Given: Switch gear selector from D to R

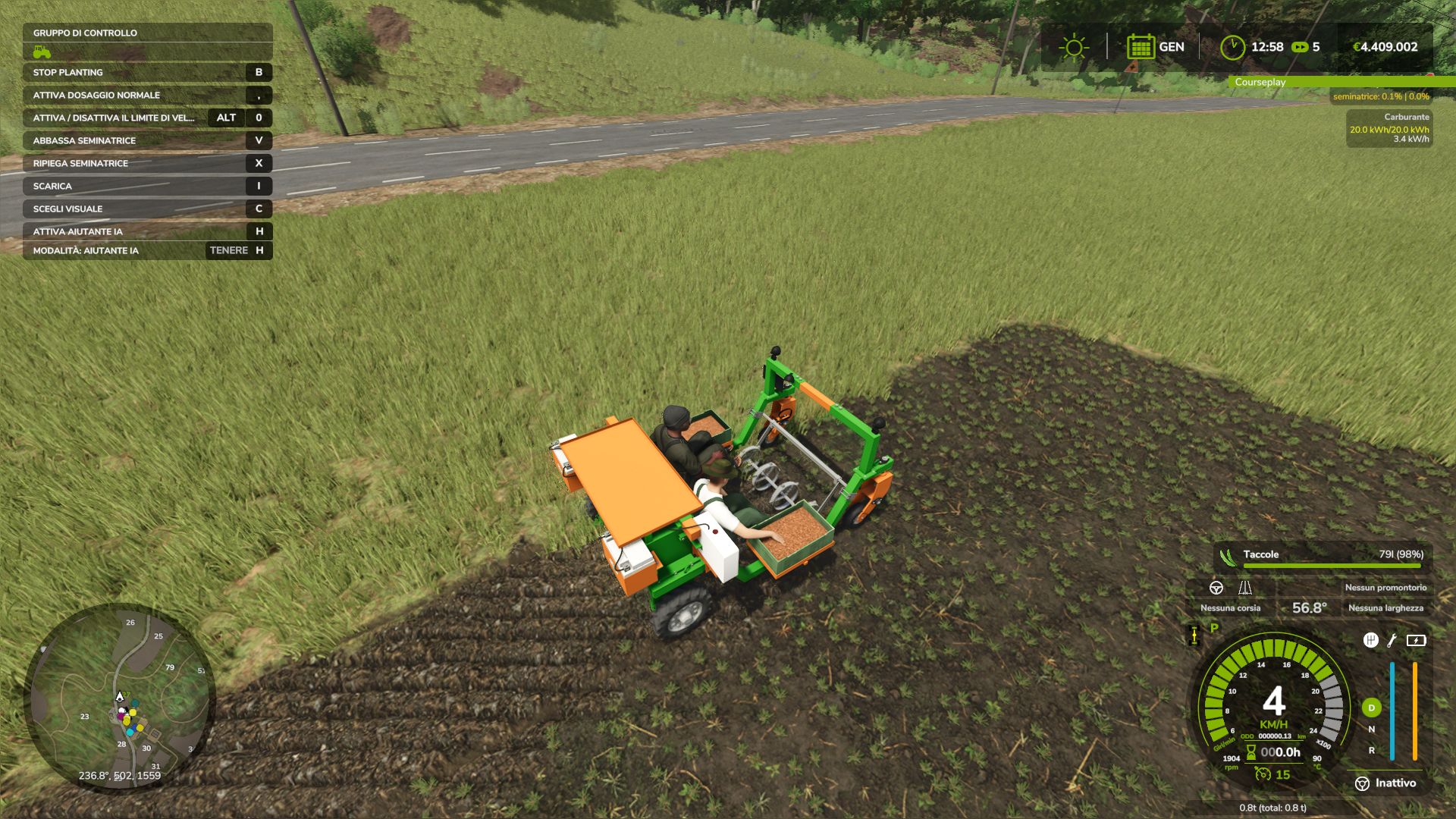Looking at the screenshot, I should coord(1373,752).
